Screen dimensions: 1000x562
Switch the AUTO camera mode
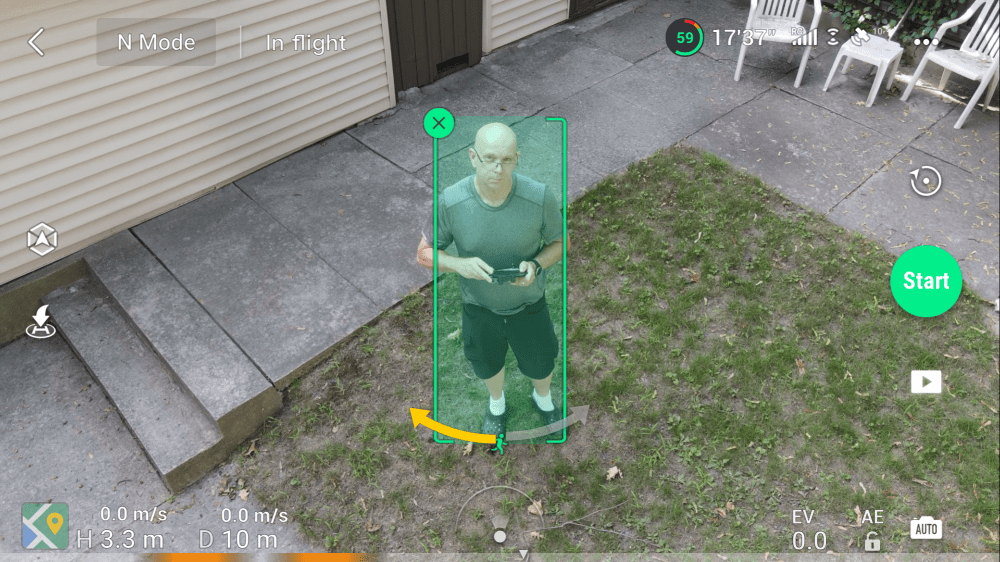(x=926, y=529)
